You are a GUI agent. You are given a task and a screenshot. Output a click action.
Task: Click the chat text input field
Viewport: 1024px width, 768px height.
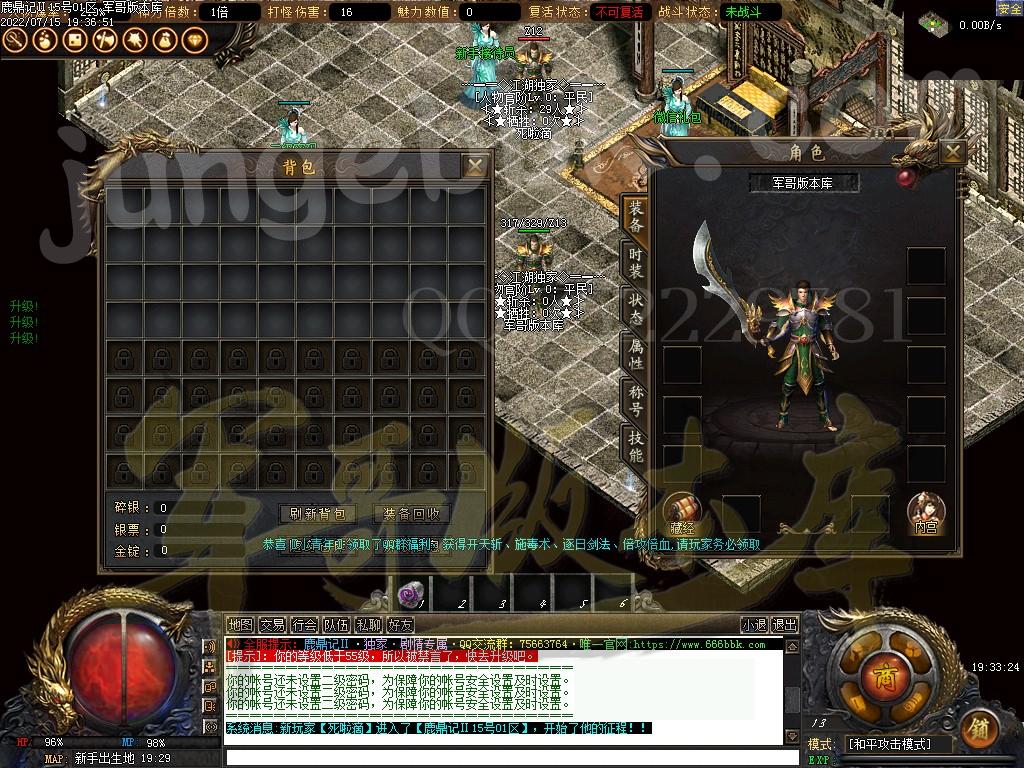(x=500, y=757)
